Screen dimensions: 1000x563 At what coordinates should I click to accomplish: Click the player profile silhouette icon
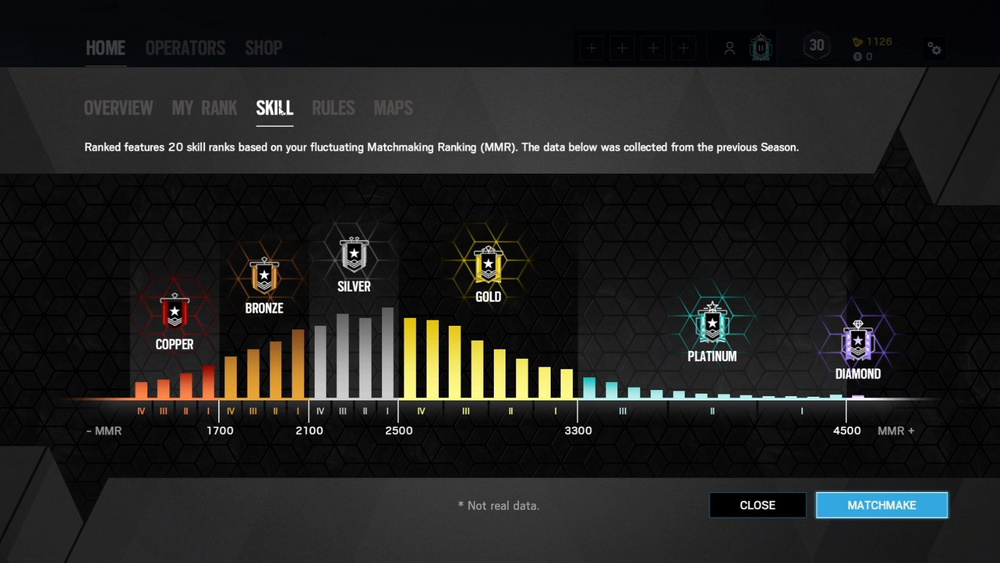[730, 48]
